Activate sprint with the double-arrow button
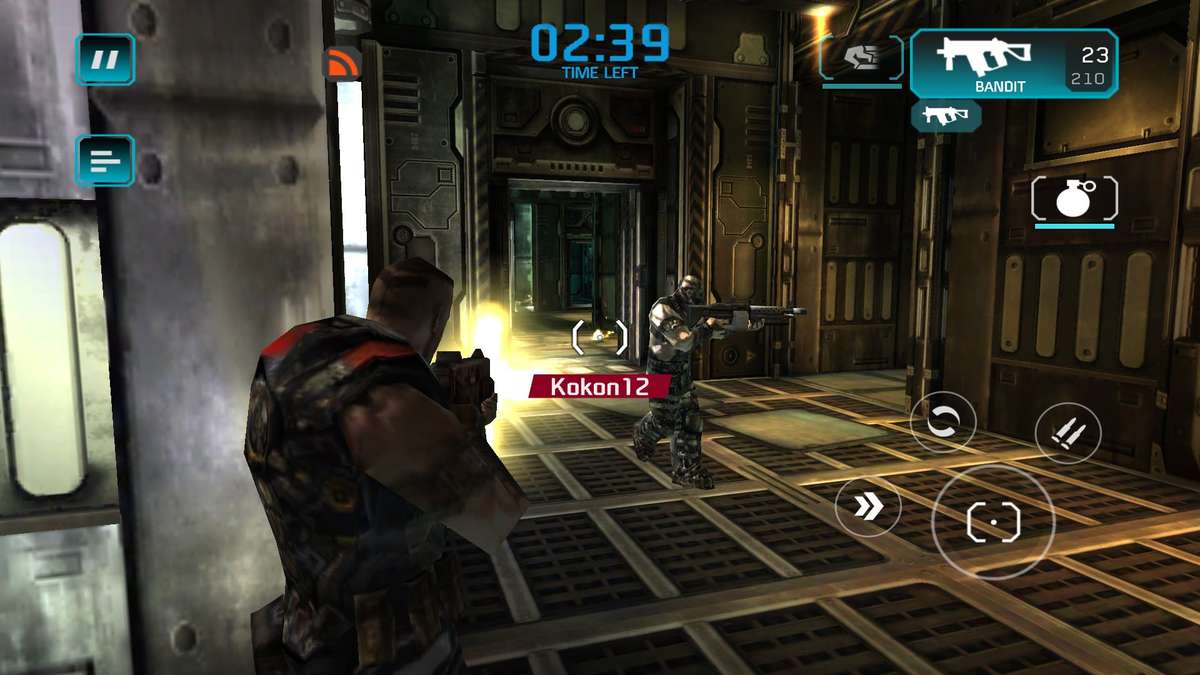Viewport: 1200px width, 675px height. [868, 505]
